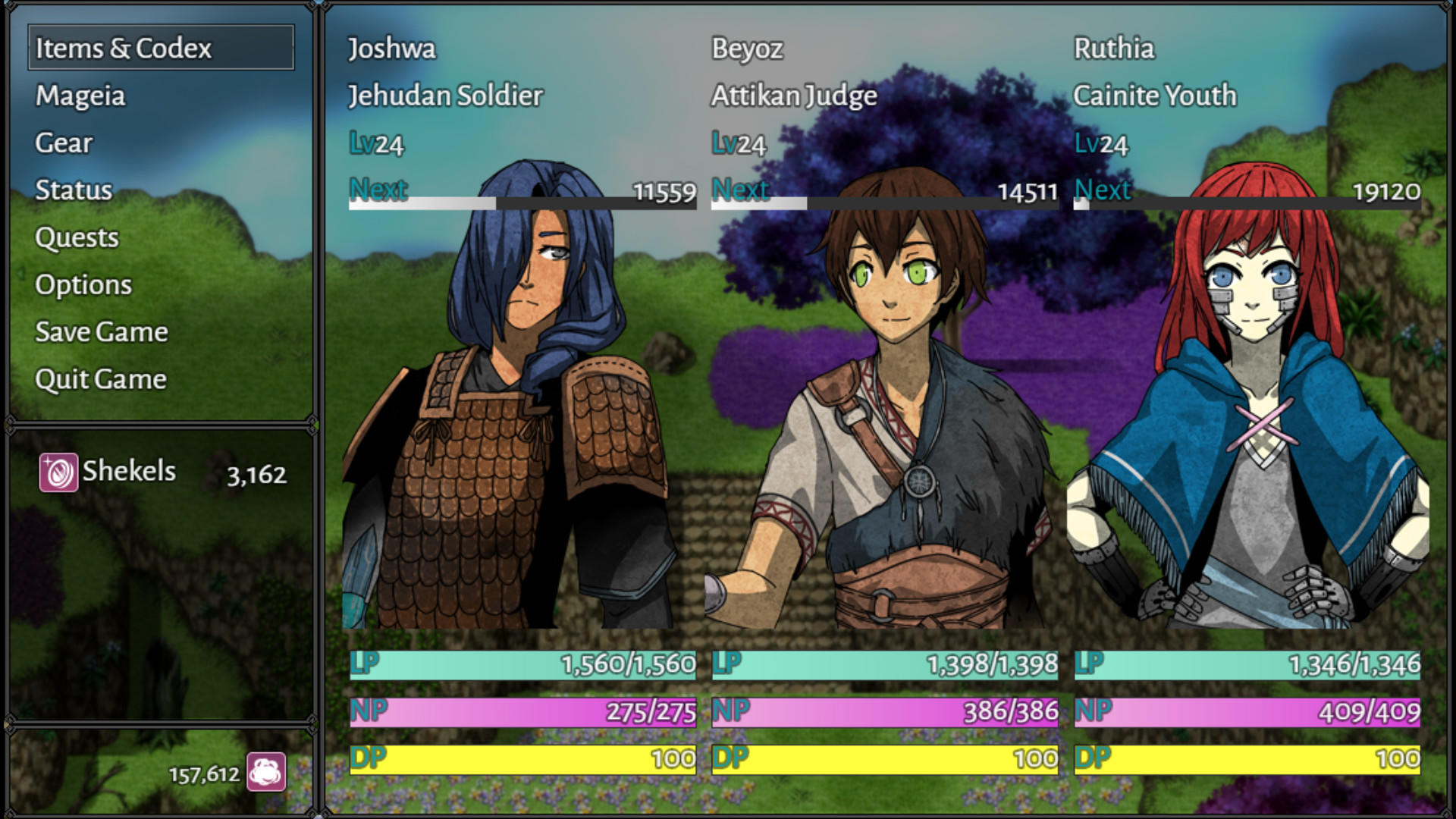Image resolution: width=1456 pixels, height=819 pixels.
Task: Open the Options menu item
Action: [83, 285]
